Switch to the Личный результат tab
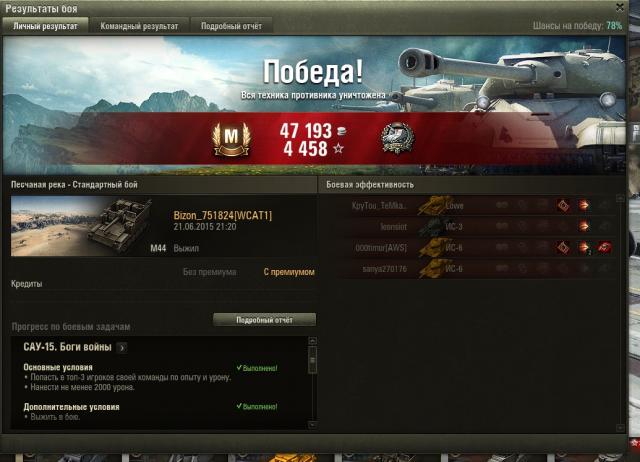Viewport: 640px width, 462px height. [44, 26]
